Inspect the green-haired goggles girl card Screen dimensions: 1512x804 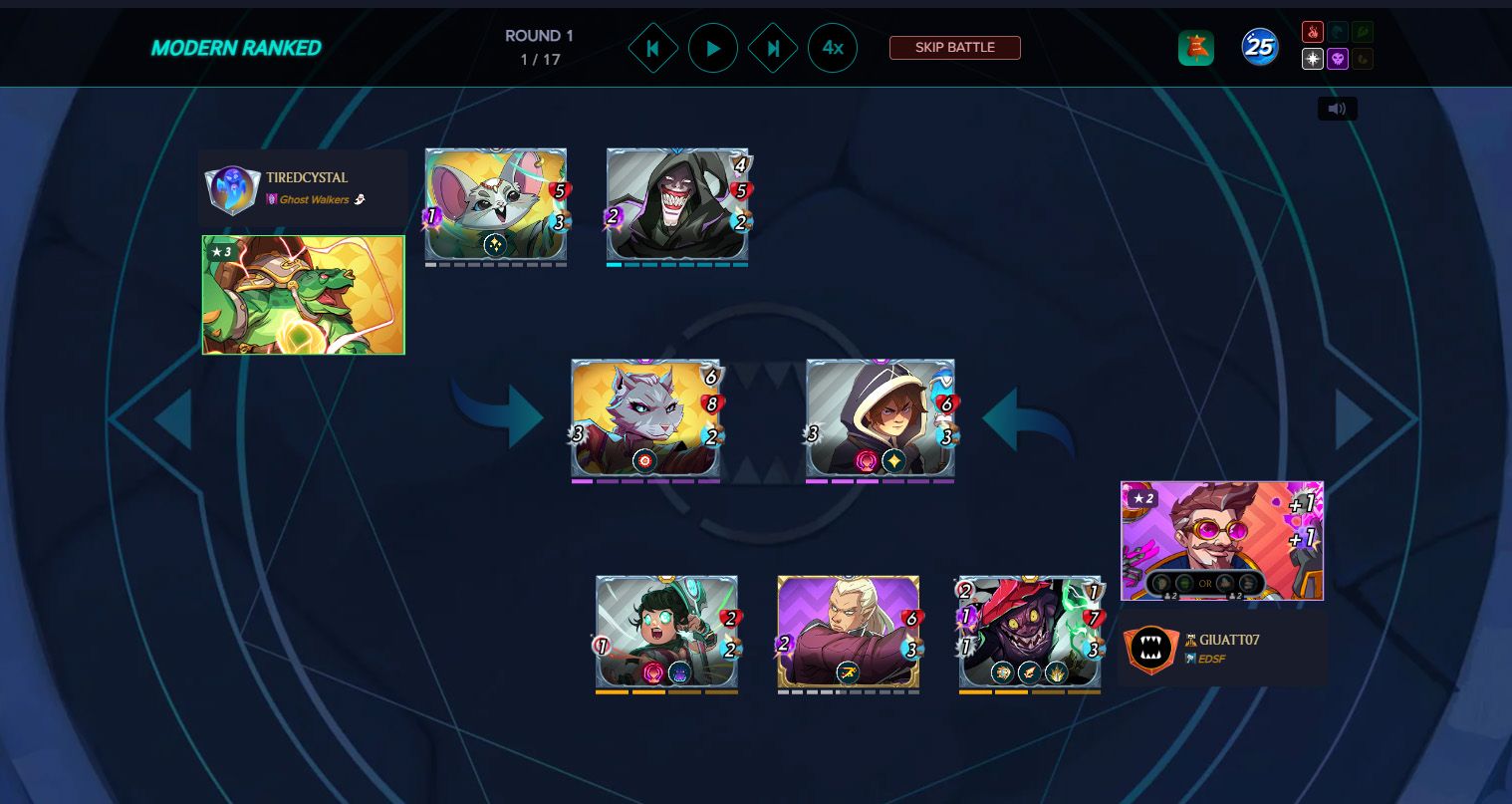coord(666,632)
